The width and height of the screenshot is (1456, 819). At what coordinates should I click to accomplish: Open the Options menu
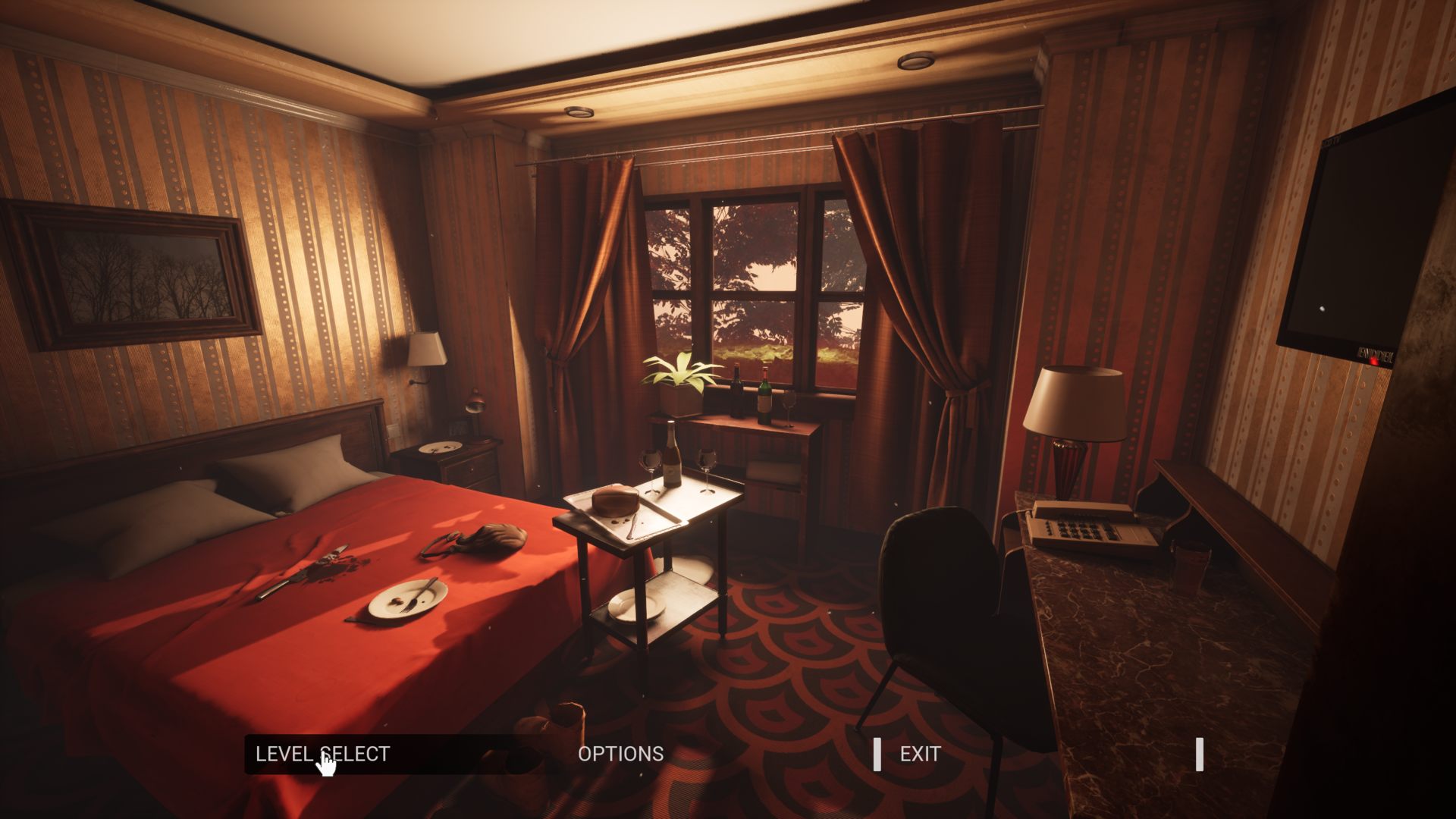tap(620, 754)
